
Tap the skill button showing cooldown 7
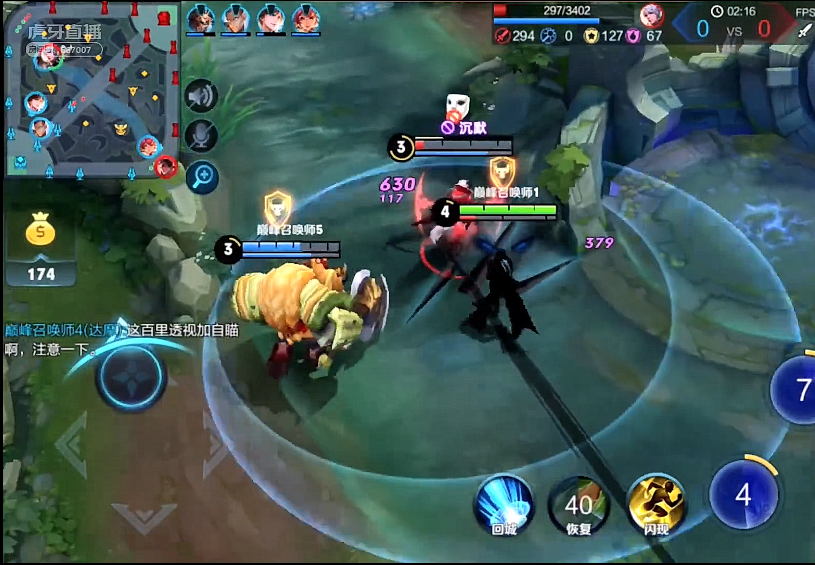pos(799,390)
